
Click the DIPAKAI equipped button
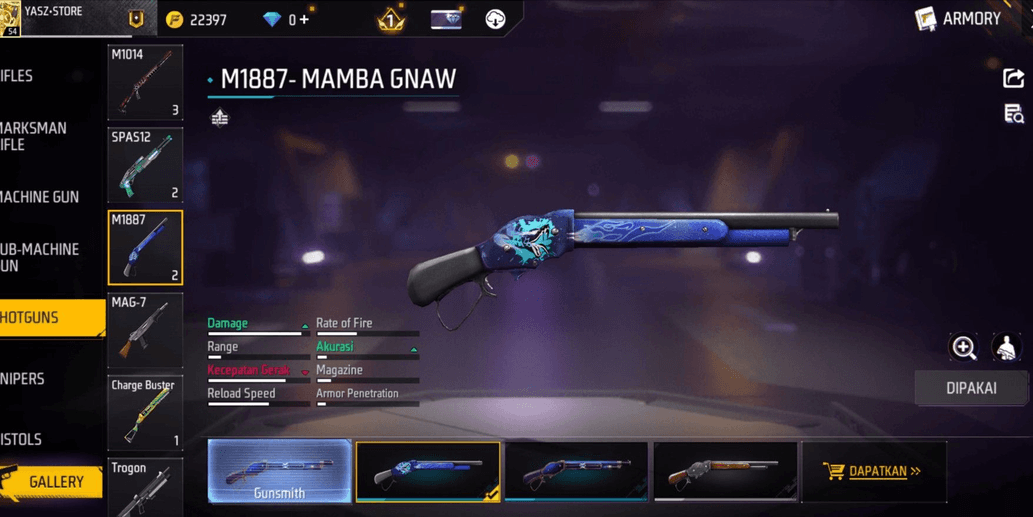point(970,388)
